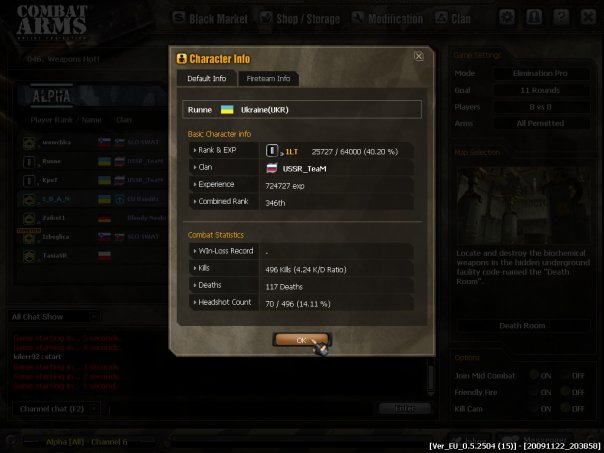Viewport: 604px width, 453px height.
Task: Open the help question mark button
Action: point(562,17)
